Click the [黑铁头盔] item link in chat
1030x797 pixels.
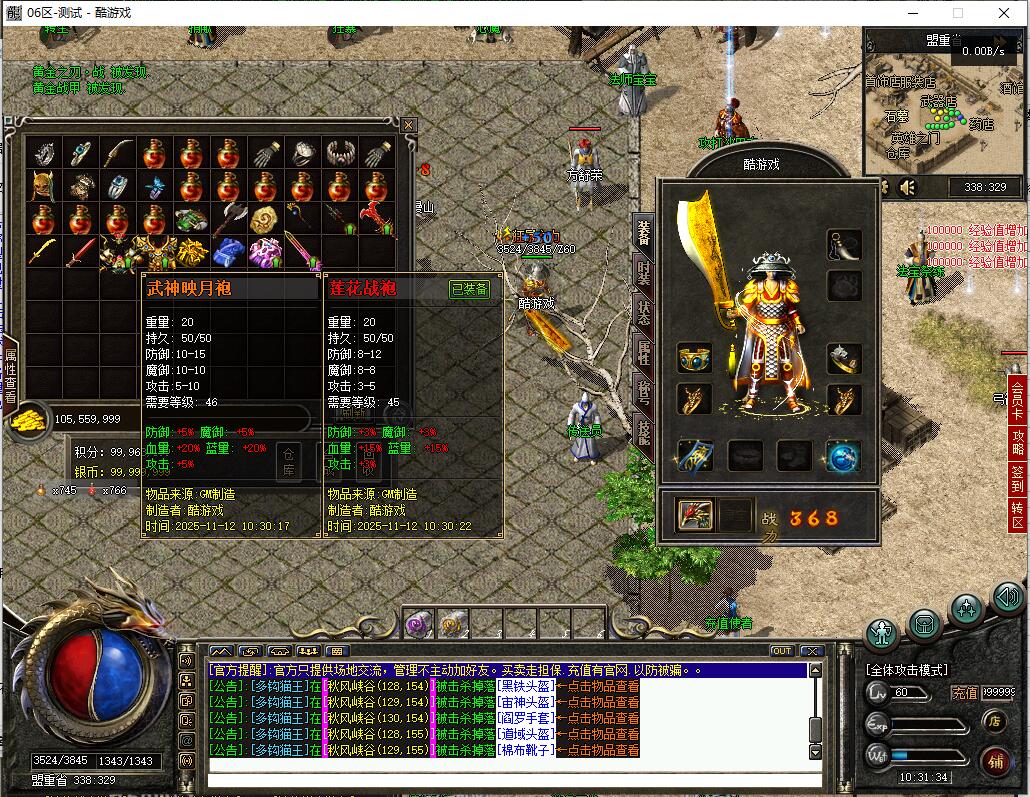[x=526, y=686]
